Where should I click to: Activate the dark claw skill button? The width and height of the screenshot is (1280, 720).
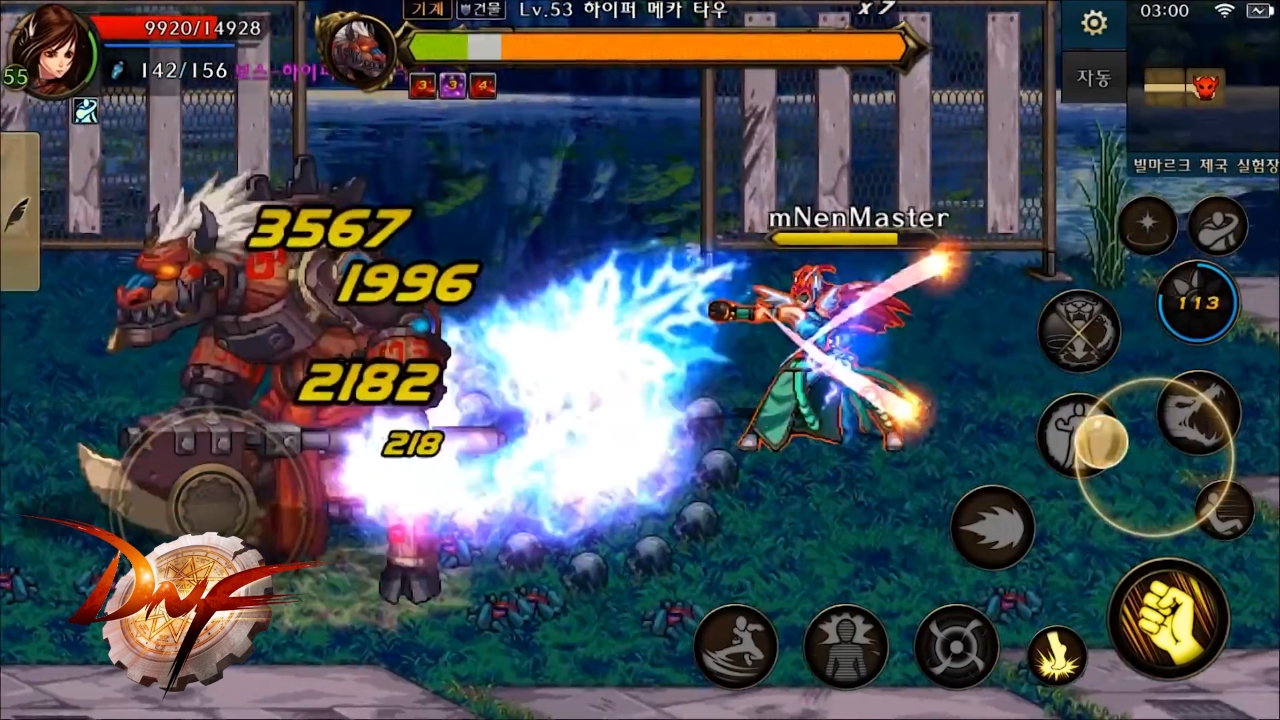point(993,527)
